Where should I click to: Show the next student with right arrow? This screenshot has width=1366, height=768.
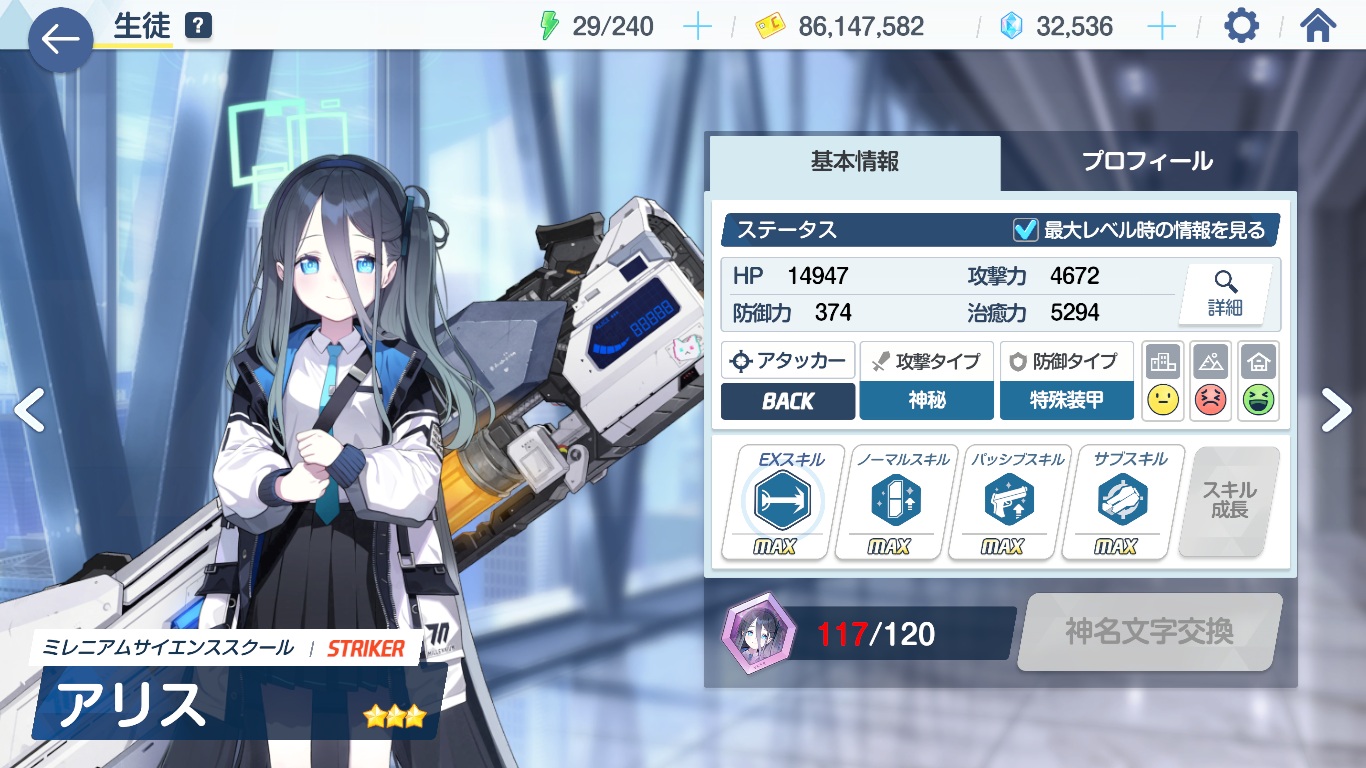pos(1336,410)
